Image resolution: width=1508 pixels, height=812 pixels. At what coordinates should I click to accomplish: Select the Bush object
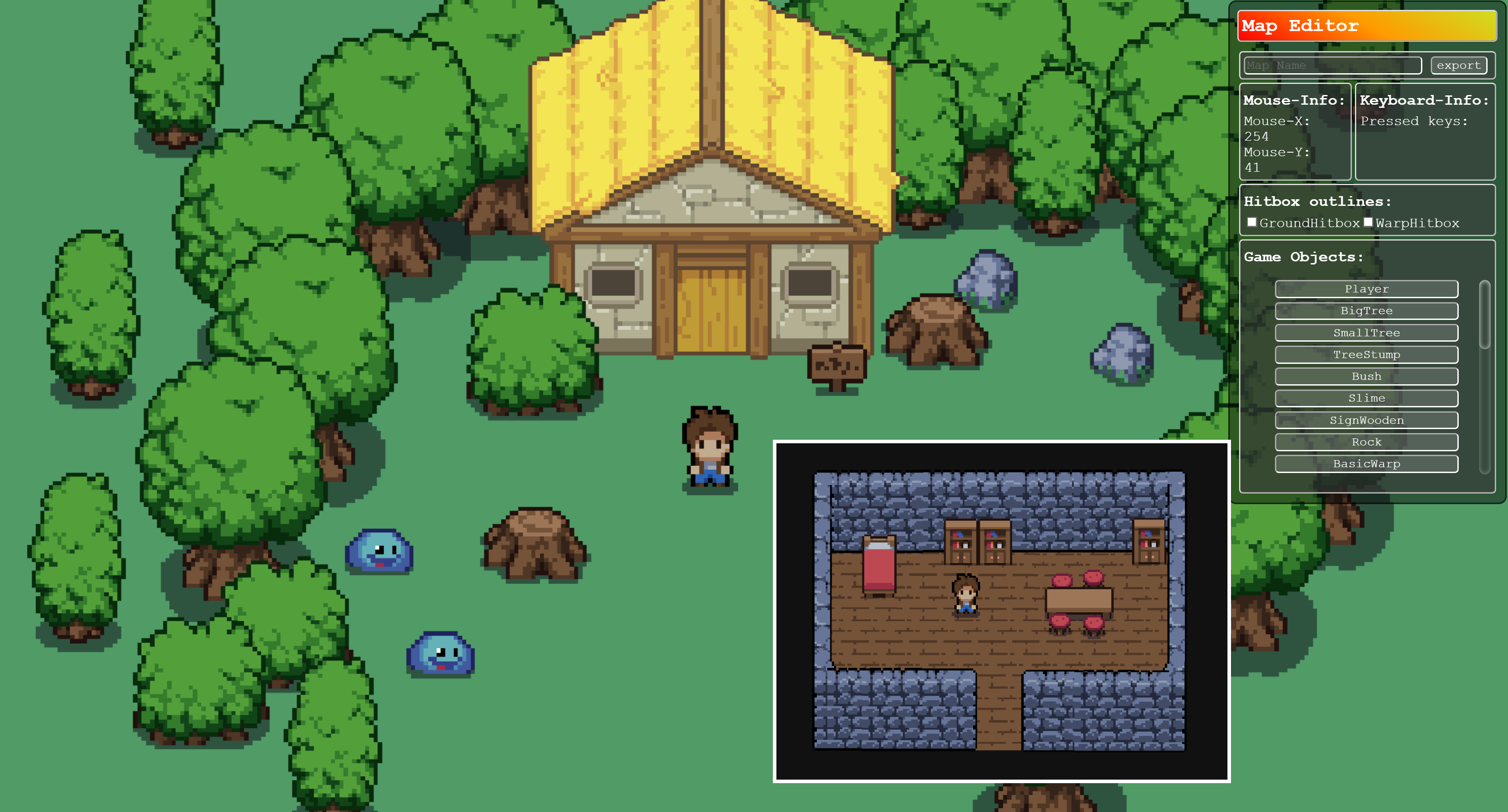pyautogui.click(x=1366, y=376)
